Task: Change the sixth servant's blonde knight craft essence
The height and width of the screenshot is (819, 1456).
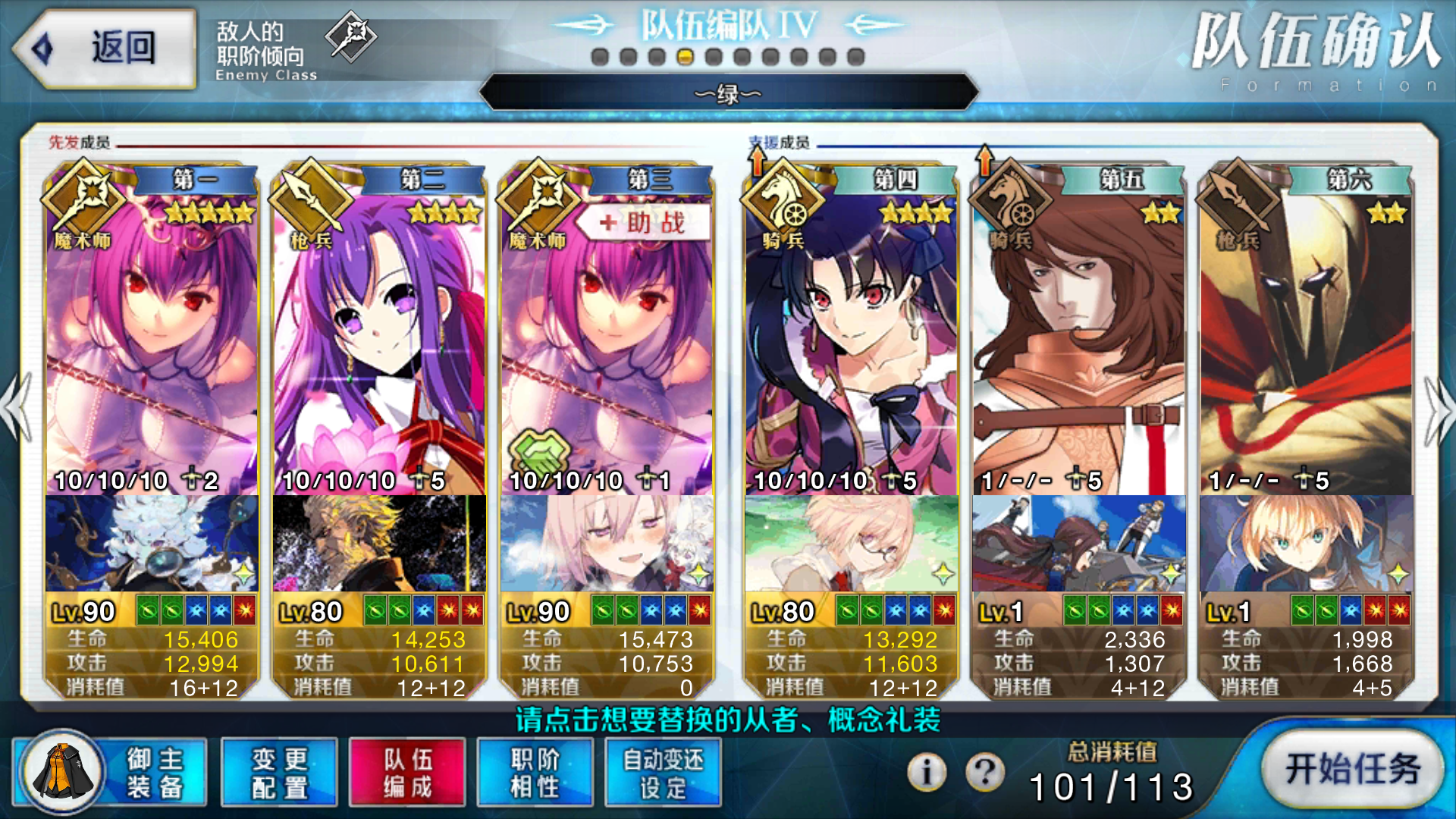Action: (x=1306, y=544)
